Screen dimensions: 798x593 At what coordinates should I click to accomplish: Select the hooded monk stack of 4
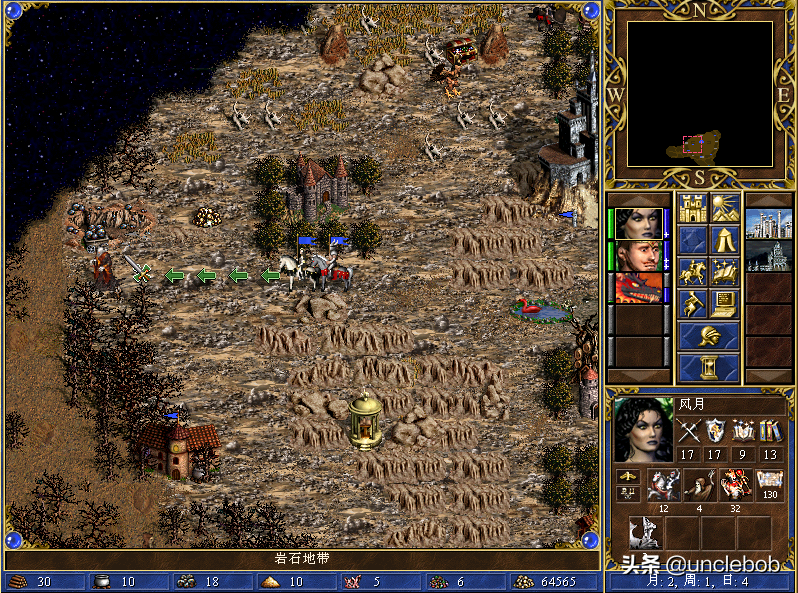pos(699,484)
